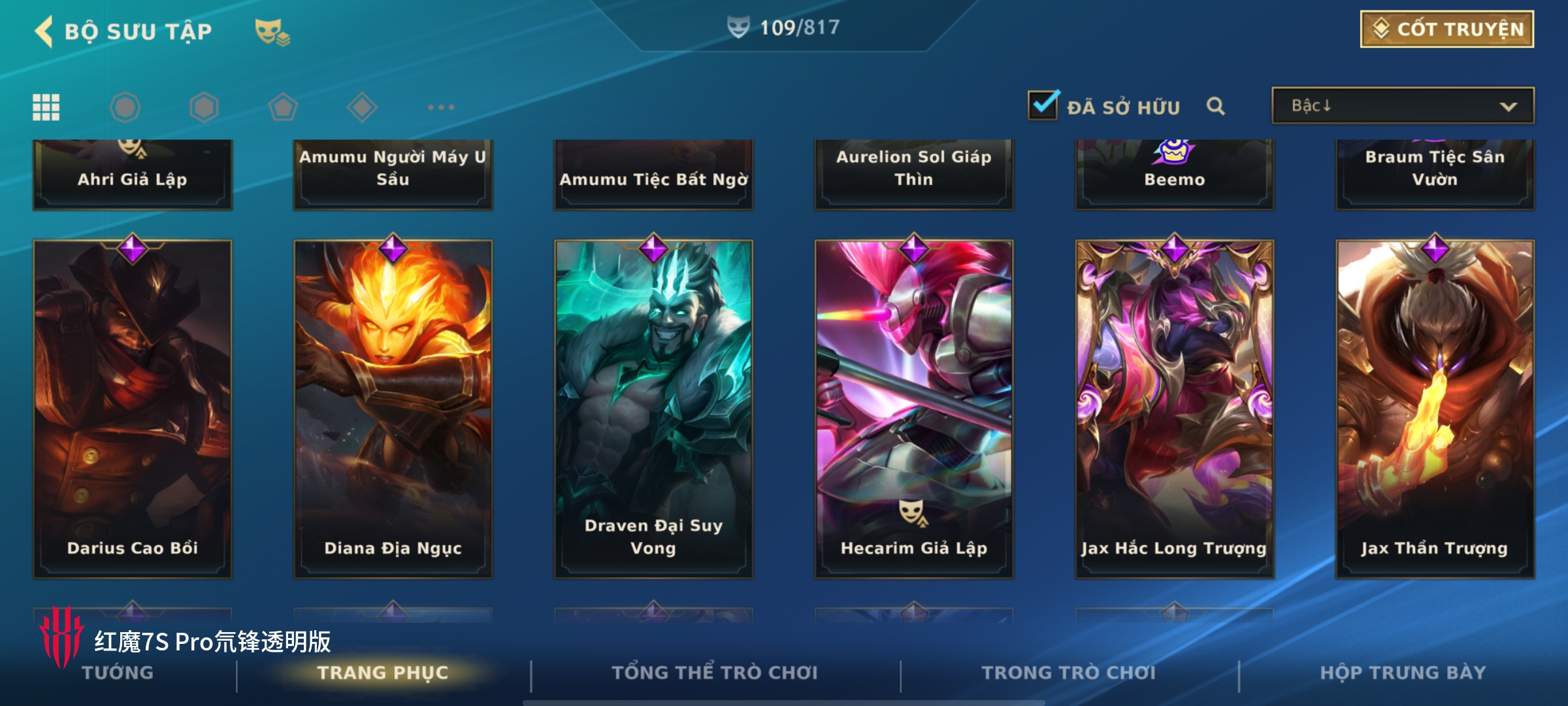1568x706 pixels.
Task: Open the Jax Hắc Long Trượng skin
Action: [x=1174, y=409]
